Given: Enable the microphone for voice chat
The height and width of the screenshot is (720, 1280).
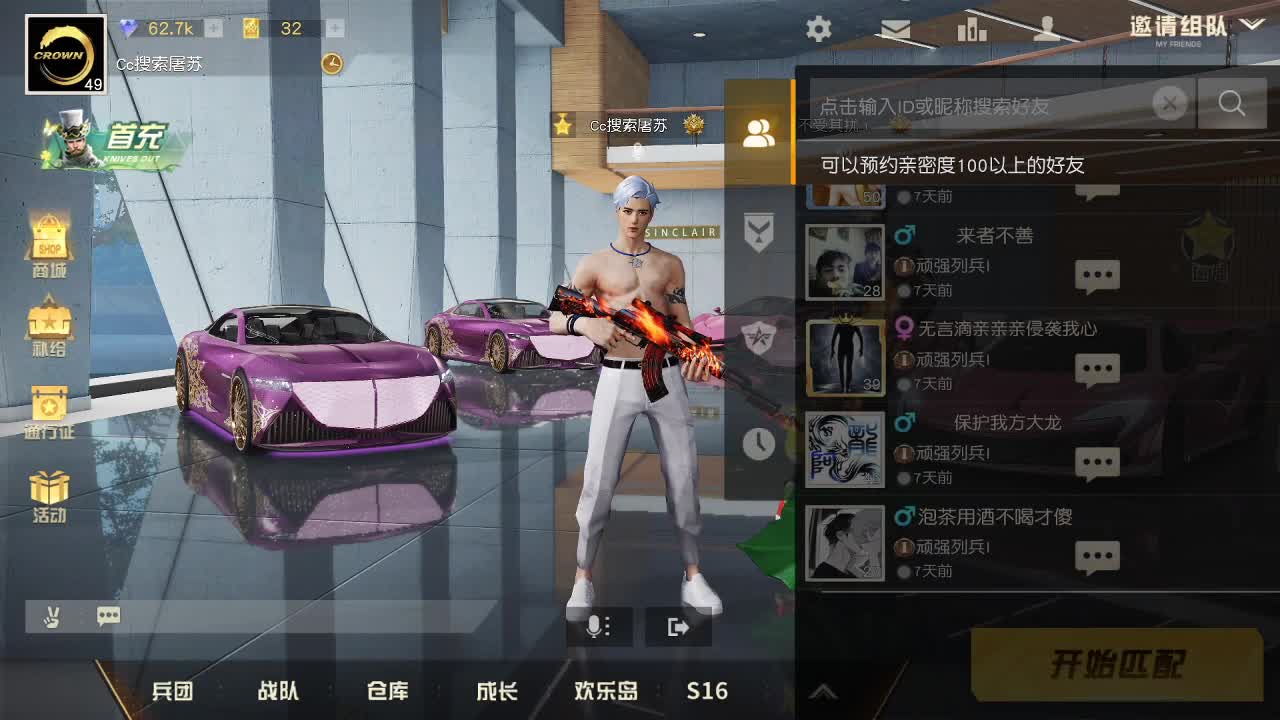Looking at the screenshot, I should [597, 627].
